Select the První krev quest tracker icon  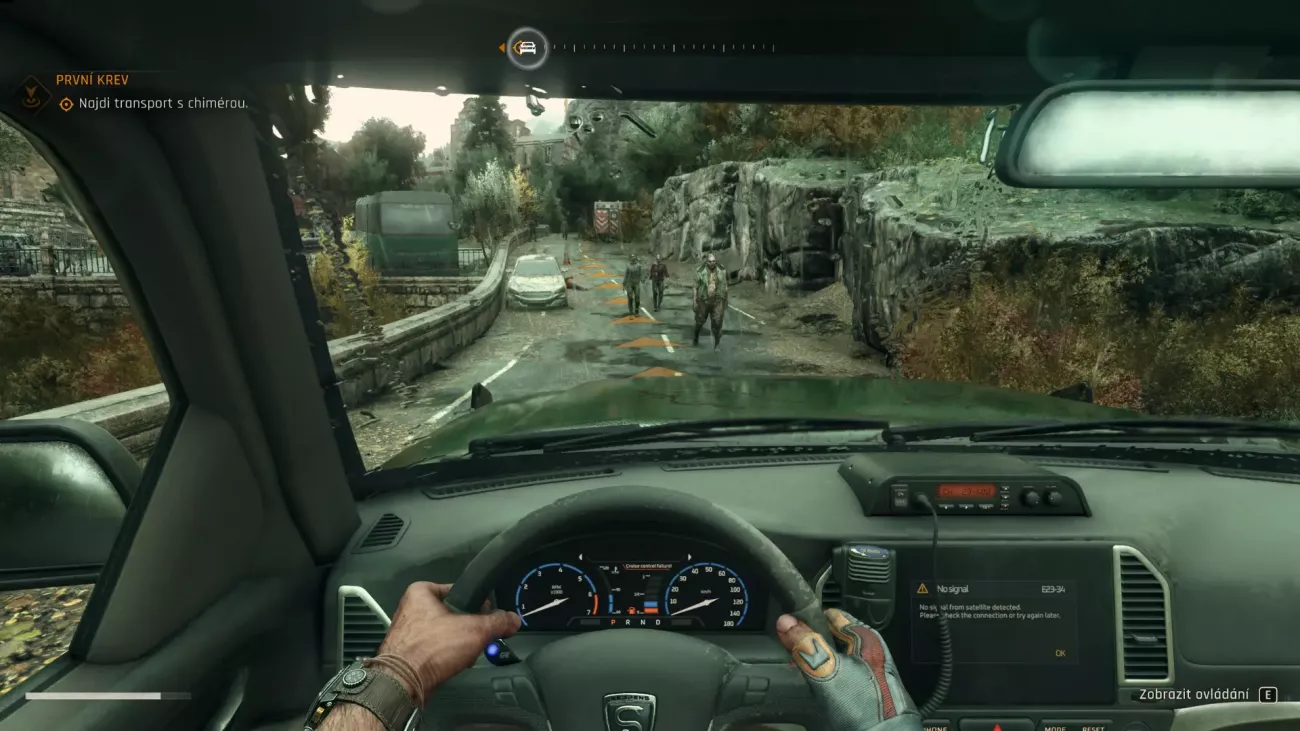(32, 93)
